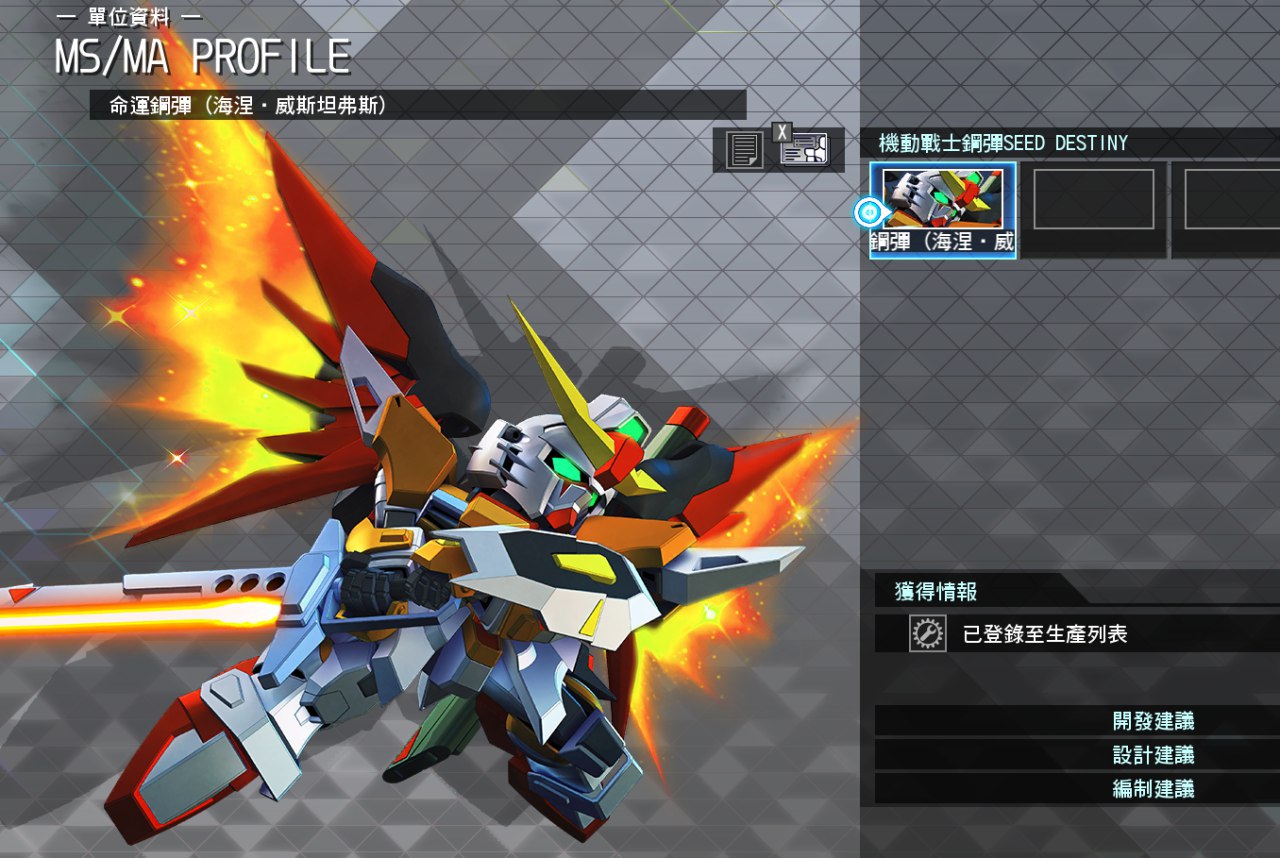
Task: Select the Destiny Gundam unit thumbnail
Action: tap(943, 210)
